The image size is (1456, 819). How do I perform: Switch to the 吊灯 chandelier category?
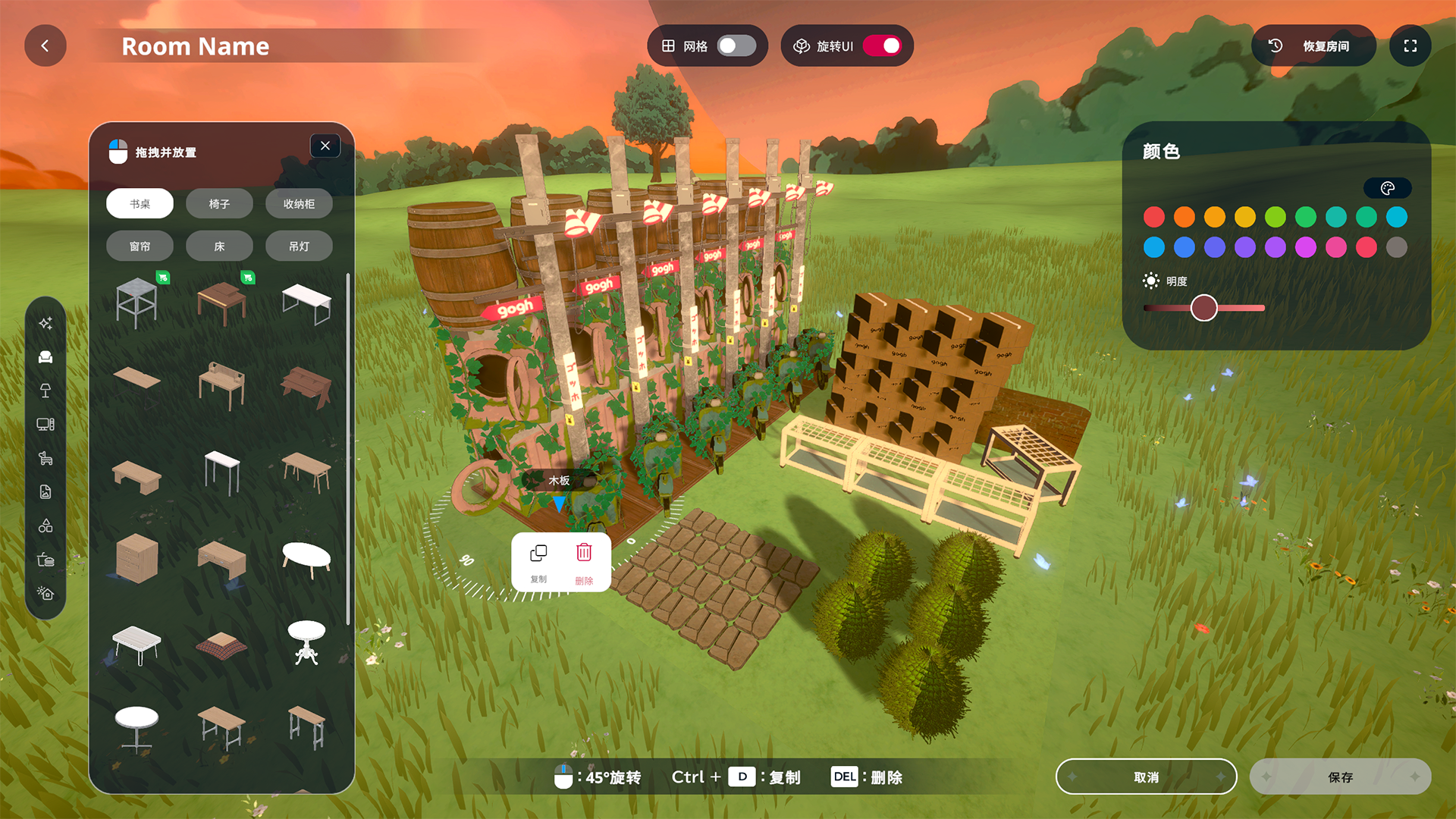299,246
